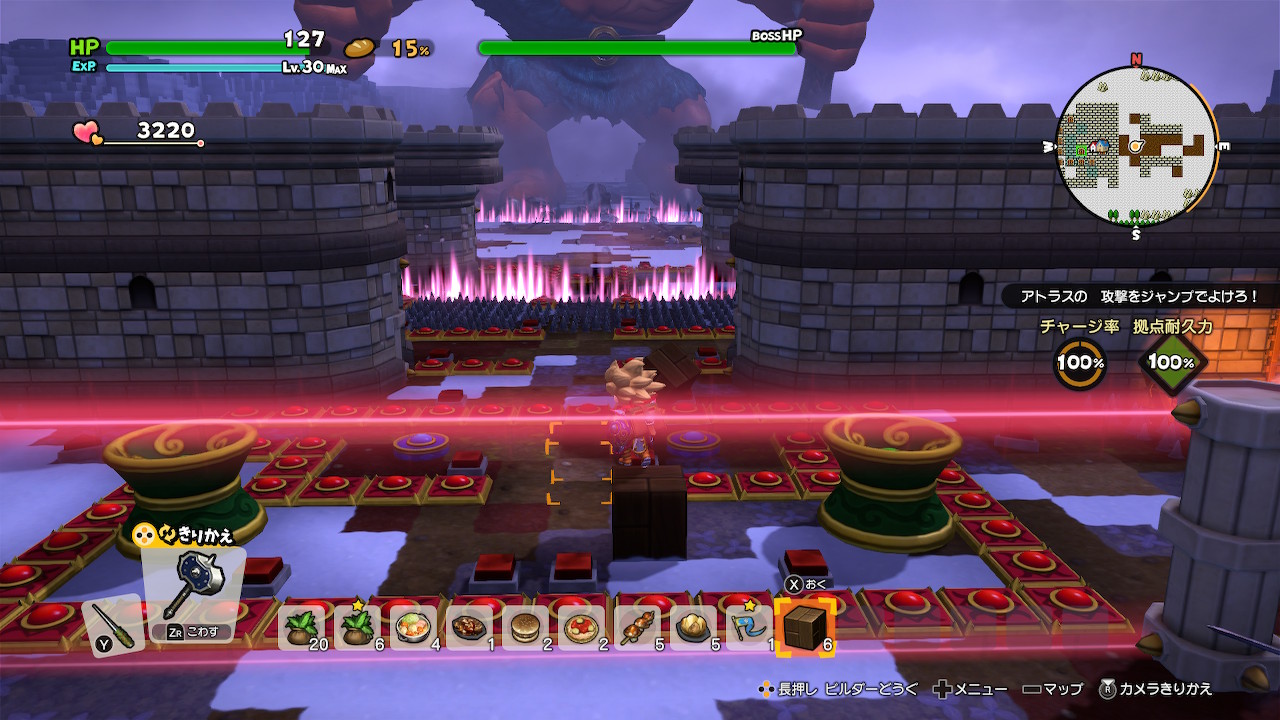Pick the hamburger item slot
The height and width of the screenshot is (720, 1280).
[x=525, y=628]
